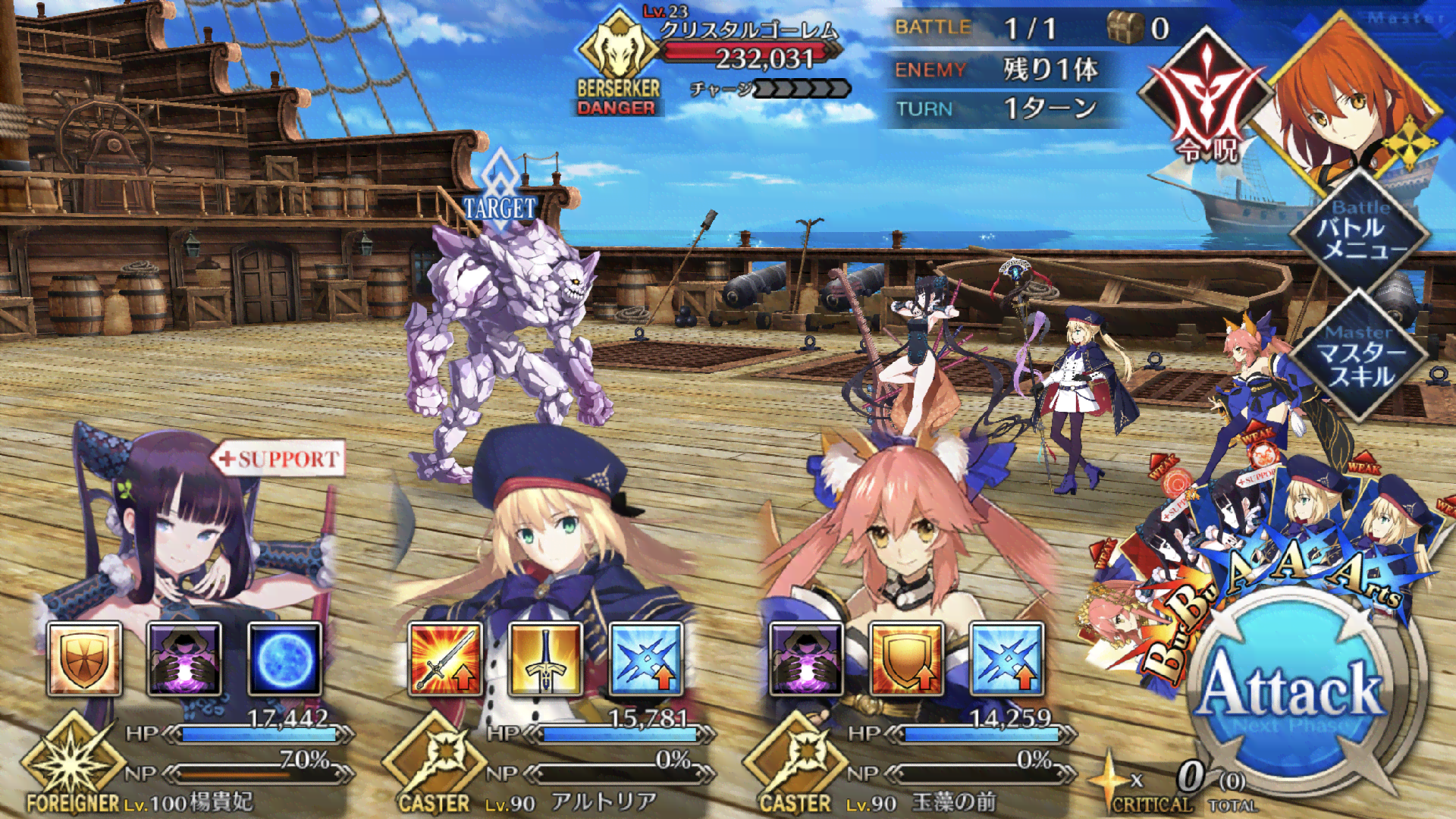Tap the blue Attack button
This screenshot has height=819, width=1456.
1292,690
